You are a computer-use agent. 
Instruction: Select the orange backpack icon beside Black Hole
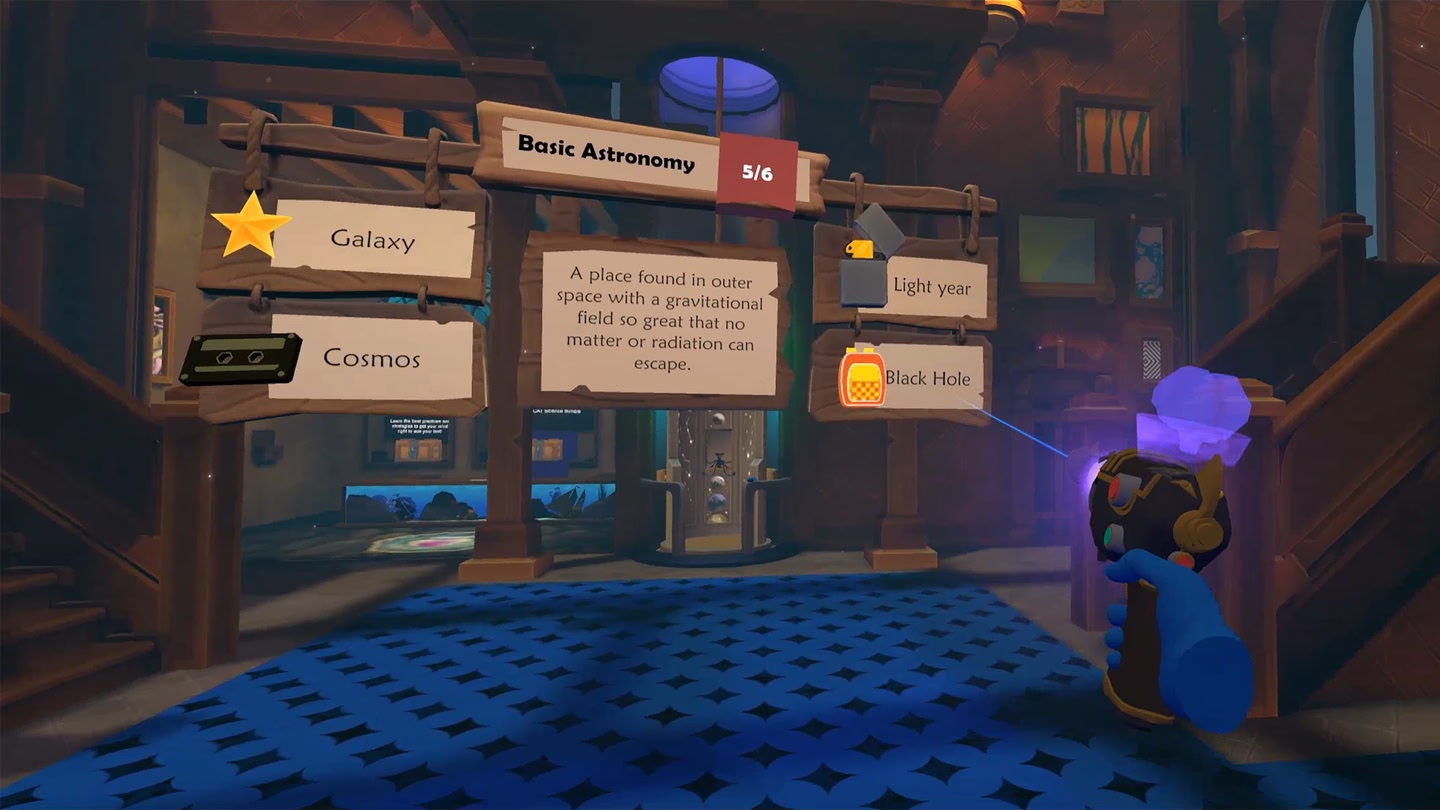tap(862, 380)
